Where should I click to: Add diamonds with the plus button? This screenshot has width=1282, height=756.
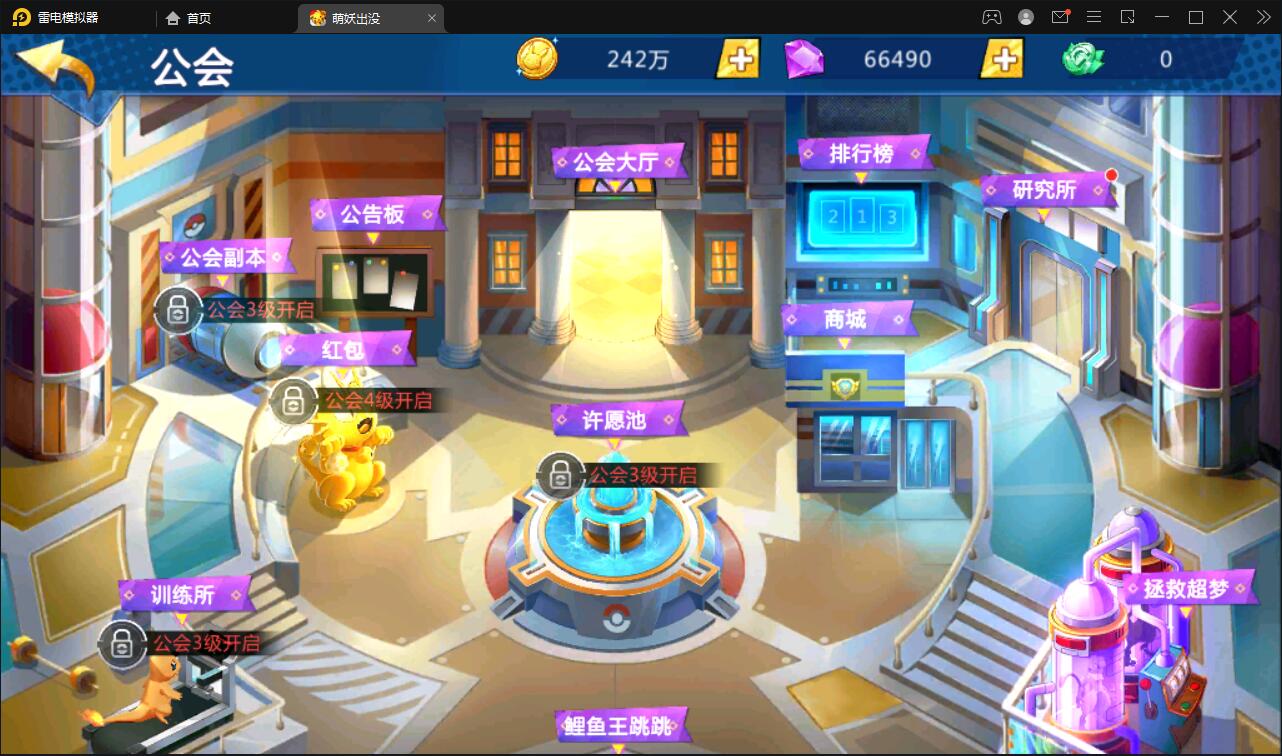tap(1000, 58)
